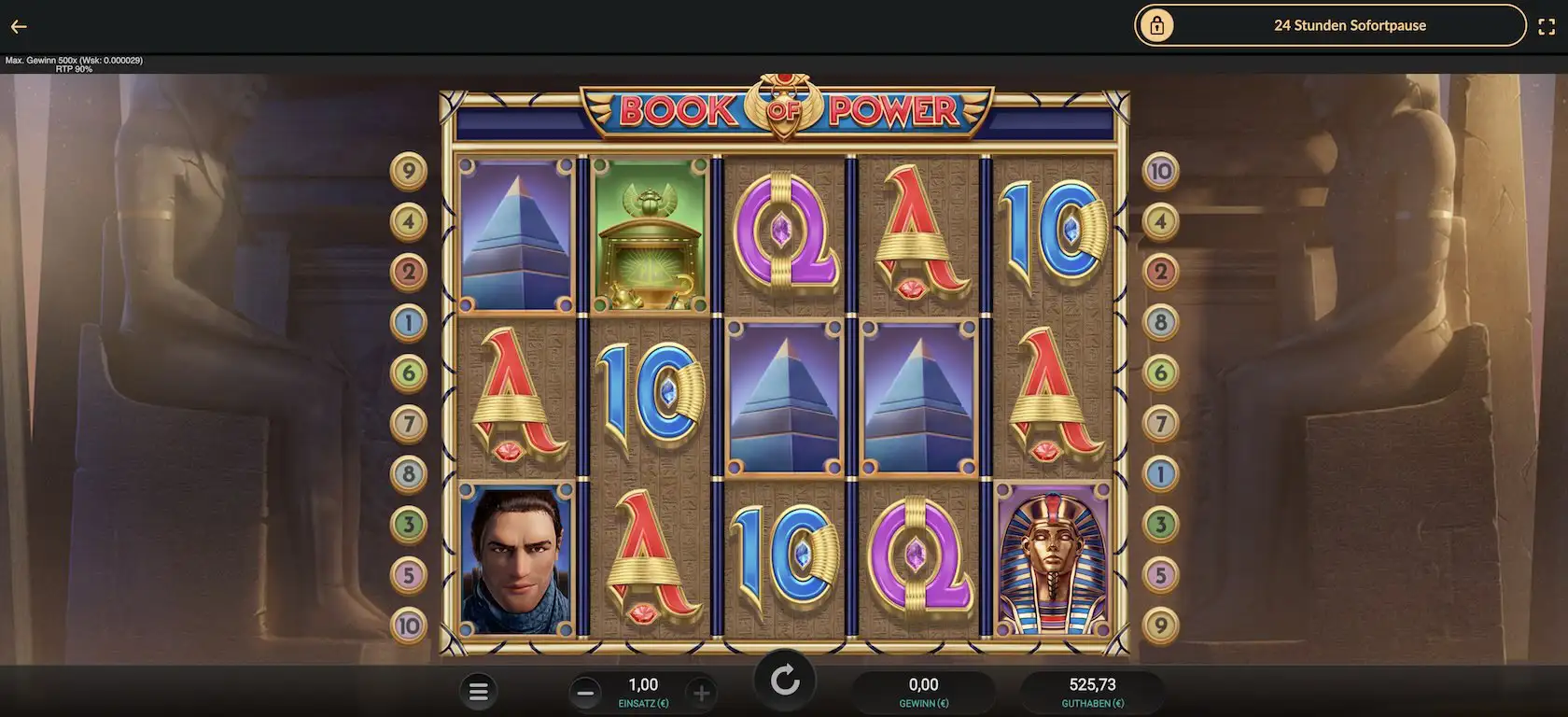
Task: Spin the reels with the circular arrow button
Action: point(785,682)
